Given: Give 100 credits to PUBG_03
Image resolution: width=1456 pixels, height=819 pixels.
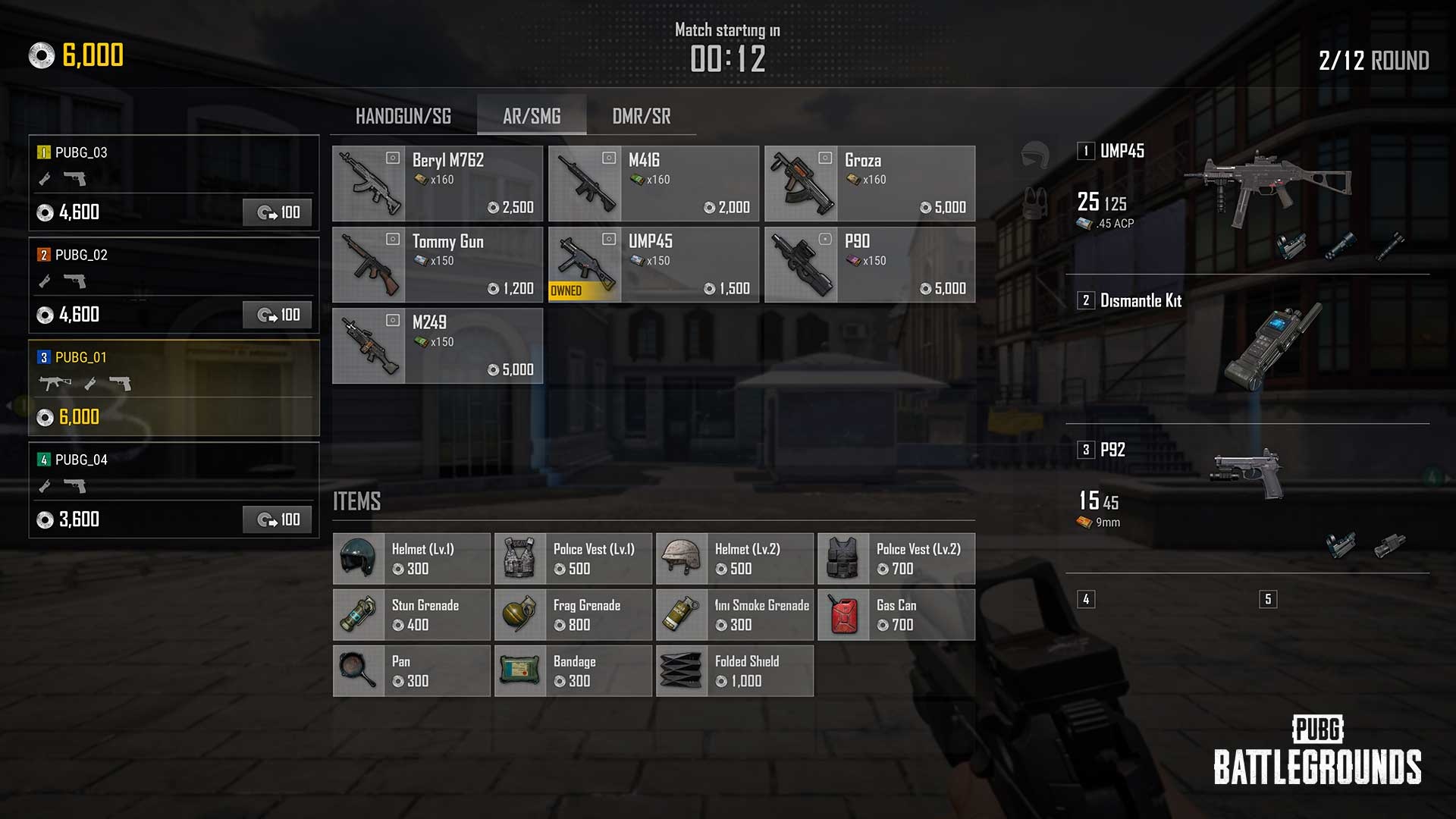Looking at the screenshot, I should tap(278, 212).
